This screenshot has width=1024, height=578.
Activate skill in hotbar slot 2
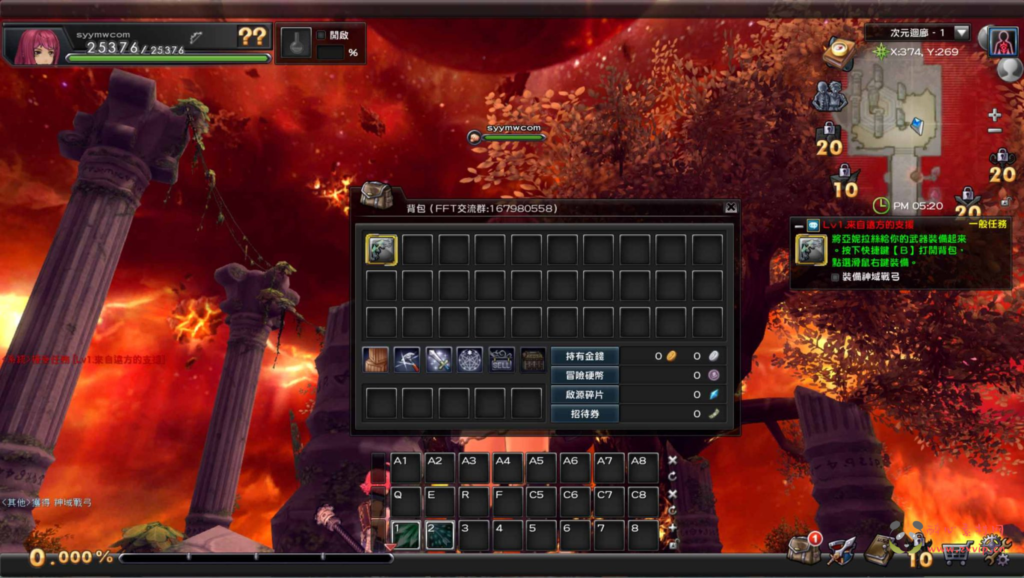[440, 535]
